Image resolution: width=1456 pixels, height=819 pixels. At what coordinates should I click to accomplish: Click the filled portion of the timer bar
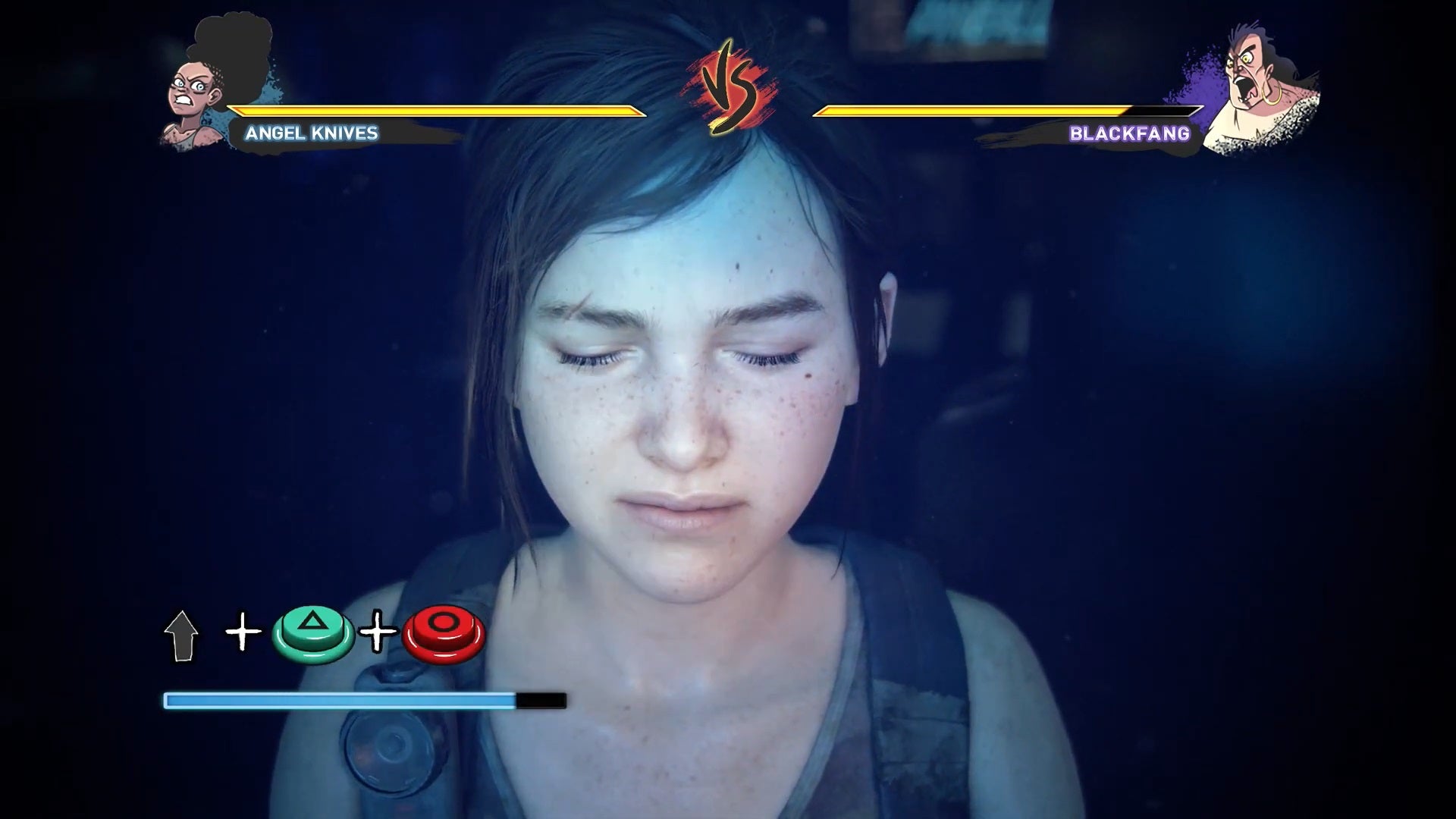point(334,702)
